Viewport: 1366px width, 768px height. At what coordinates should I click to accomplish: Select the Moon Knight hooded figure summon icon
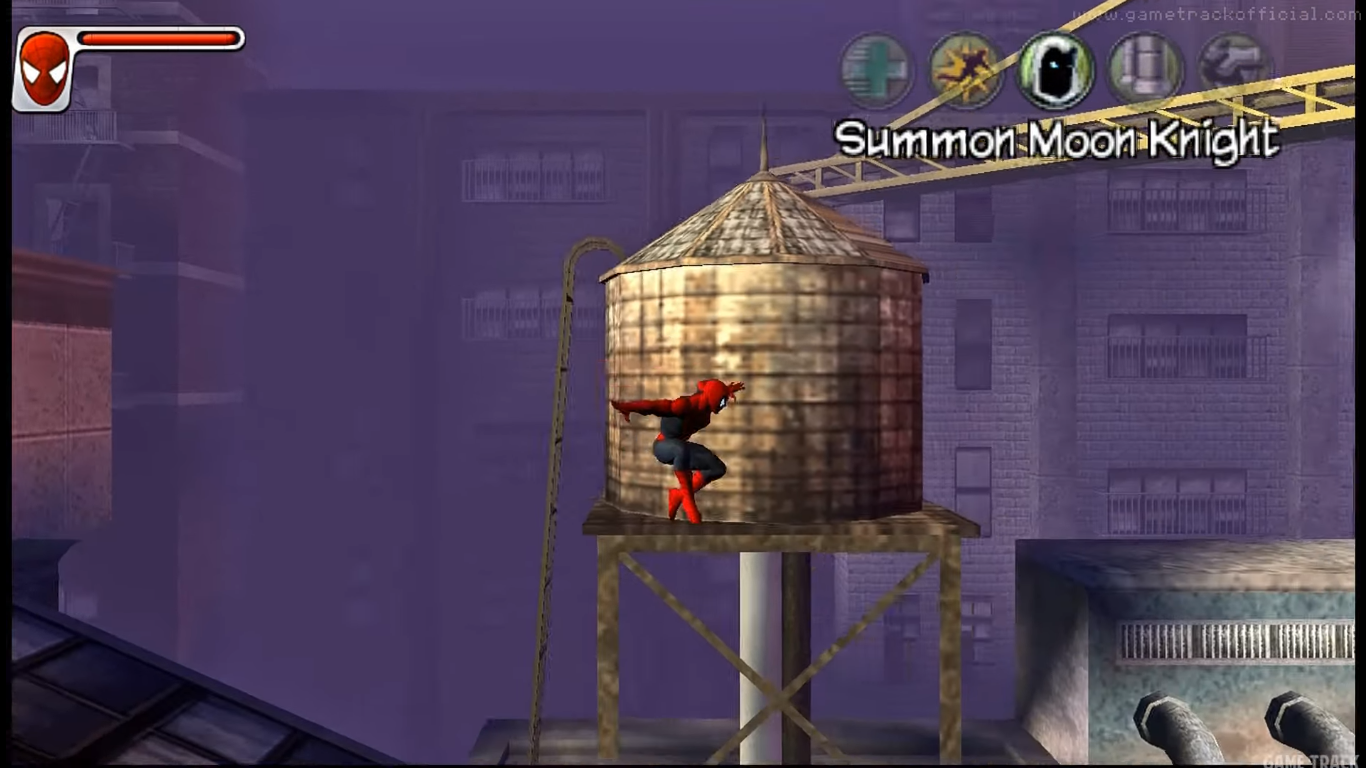coord(1055,70)
